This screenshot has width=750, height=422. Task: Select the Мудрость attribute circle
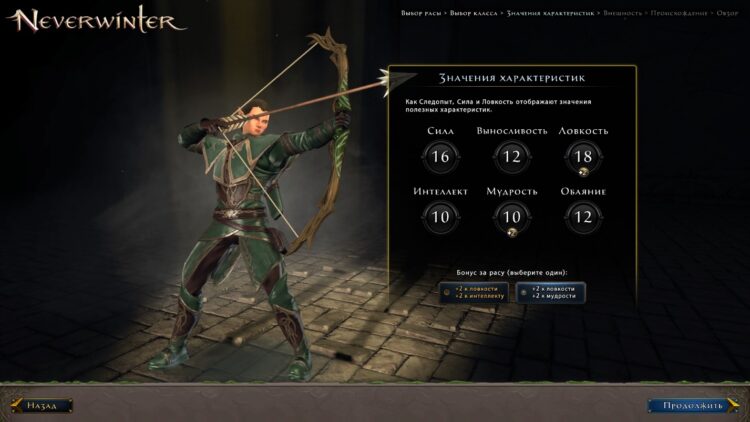click(x=512, y=216)
